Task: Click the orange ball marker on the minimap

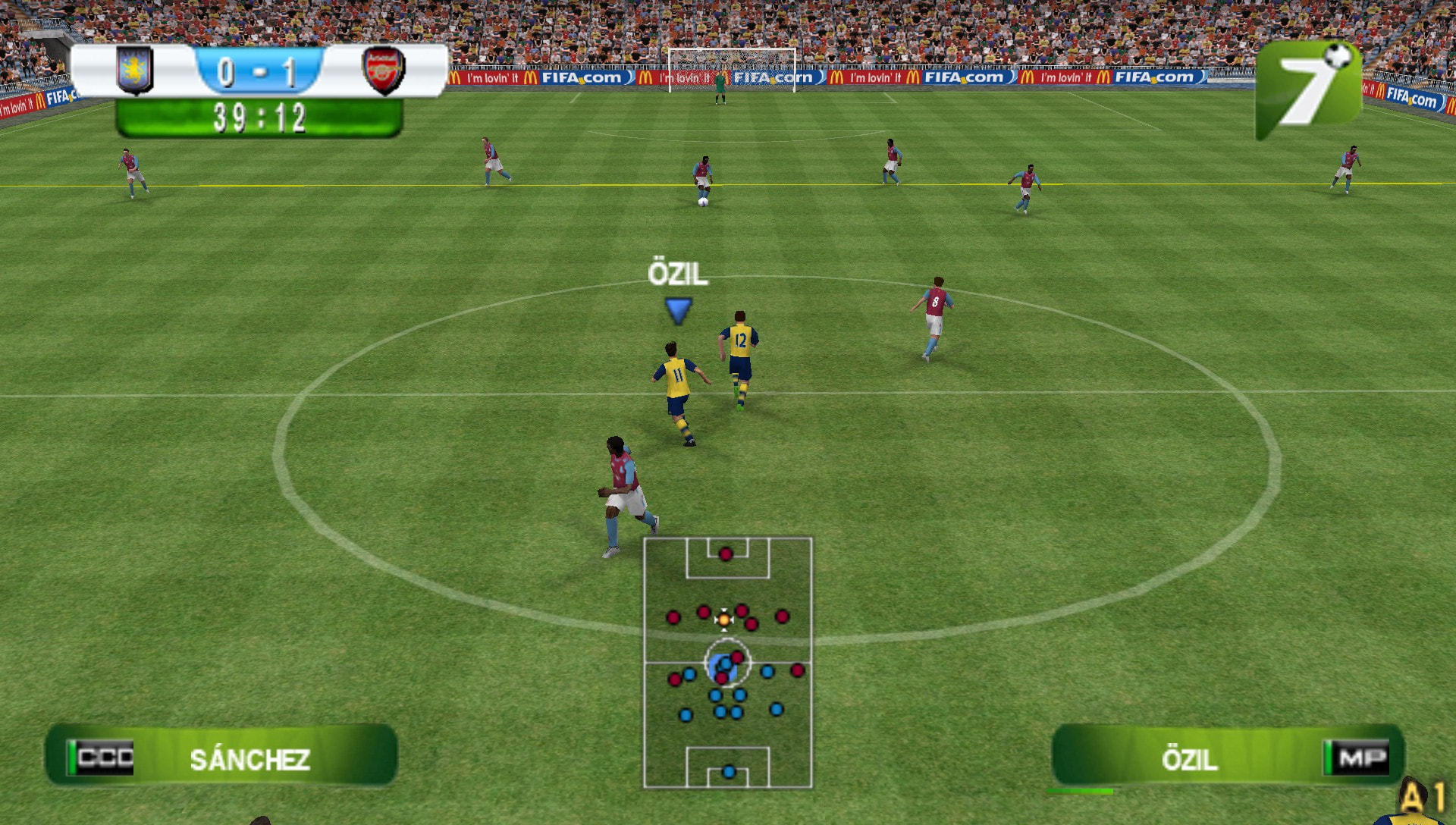Action: [723, 620]
